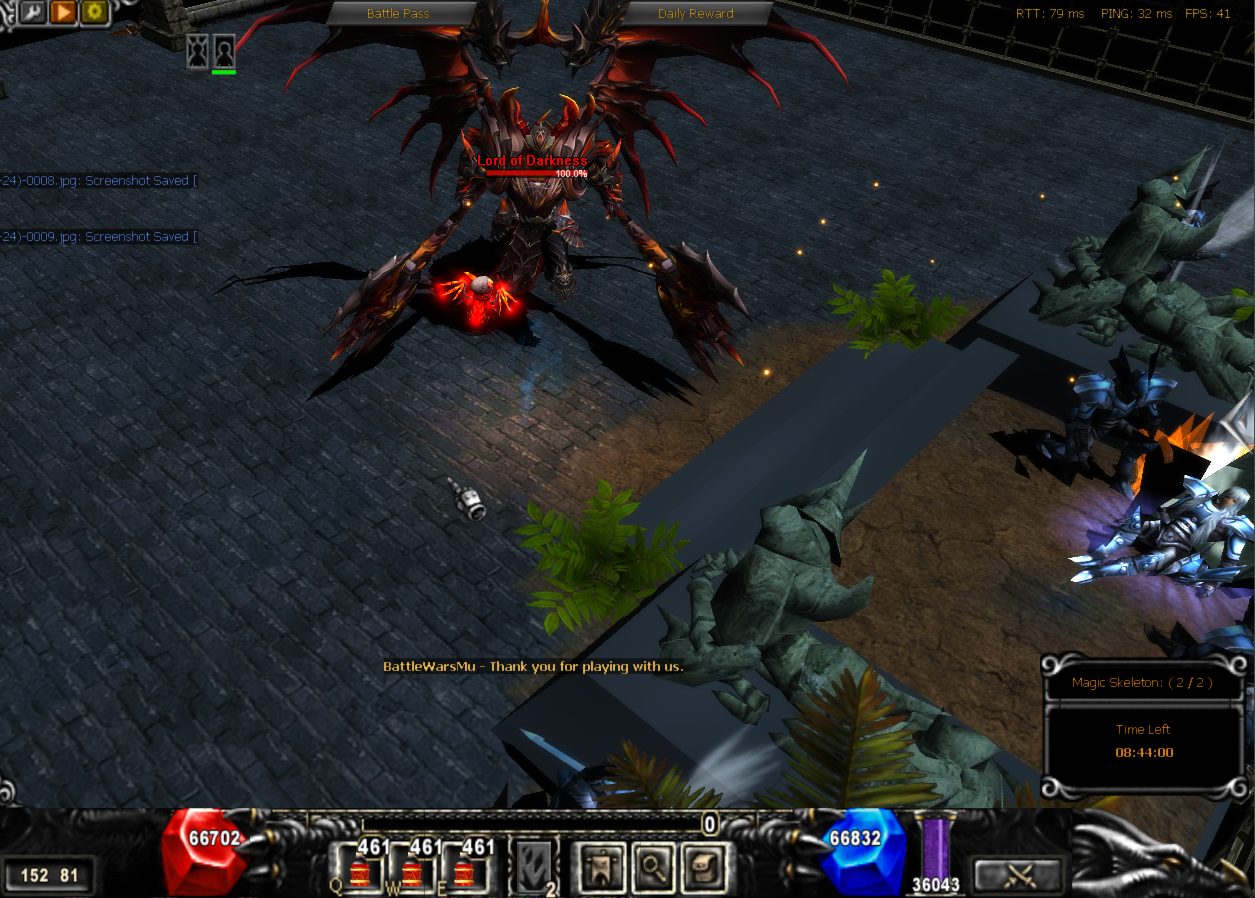1255x898 pixels.
Task: Open the Battle Pass tab
Action: click(398, 14)
